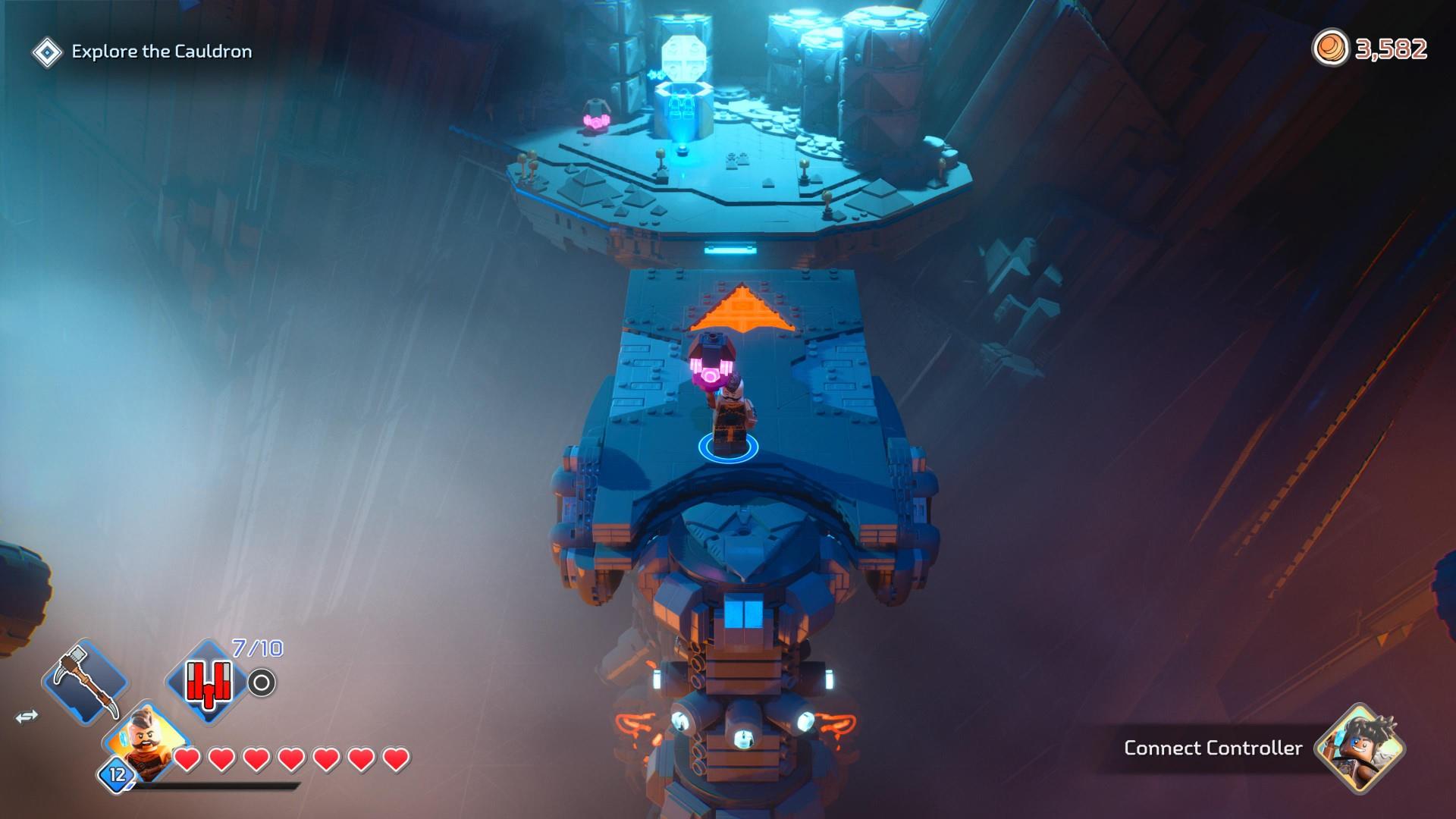This screenshot has height=819, width=1456.
Task: Click the weapon swap arrows icon
Action: coord(27,717)
